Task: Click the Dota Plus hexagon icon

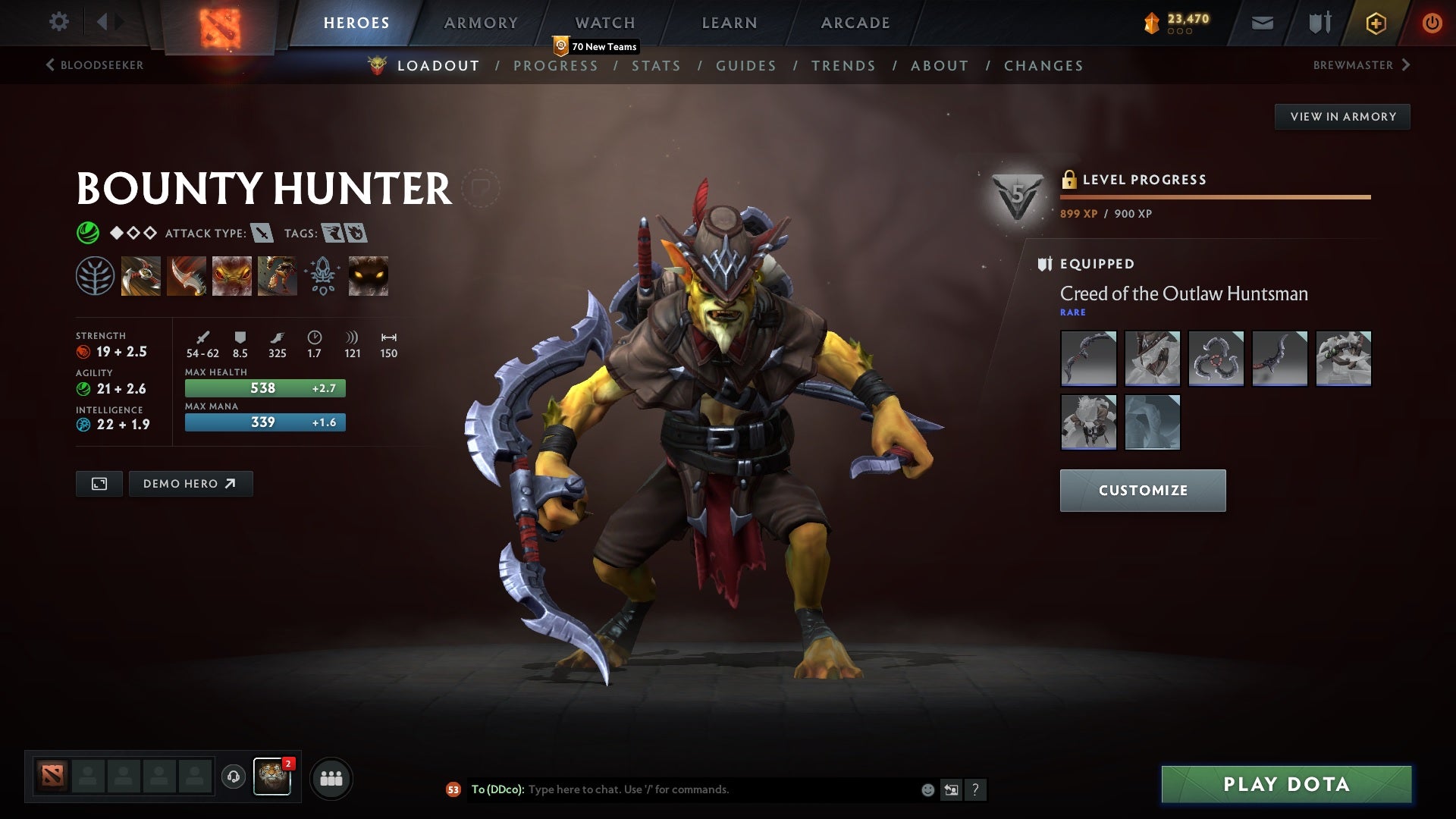Action: pos(1375,23)
